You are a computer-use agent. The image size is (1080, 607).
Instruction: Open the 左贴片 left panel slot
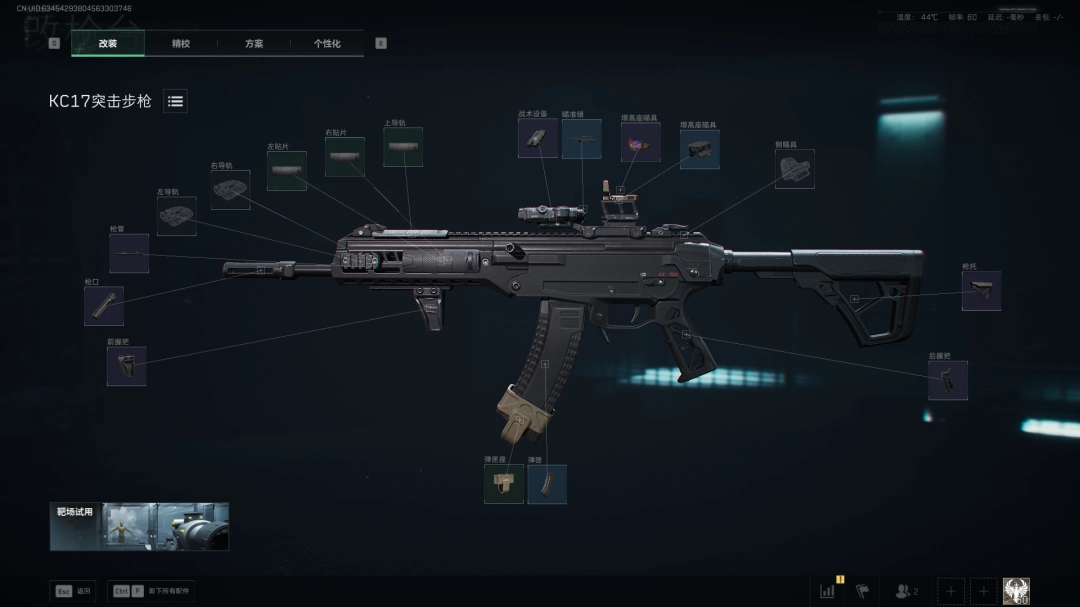coord(286,171)
